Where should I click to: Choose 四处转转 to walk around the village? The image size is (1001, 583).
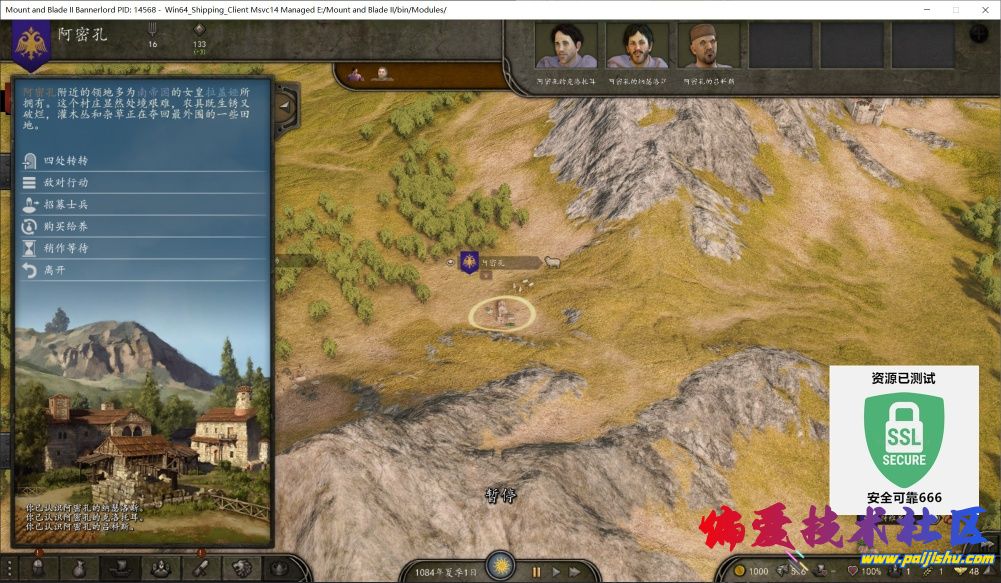pyautogui.click(x=66, y=161)
